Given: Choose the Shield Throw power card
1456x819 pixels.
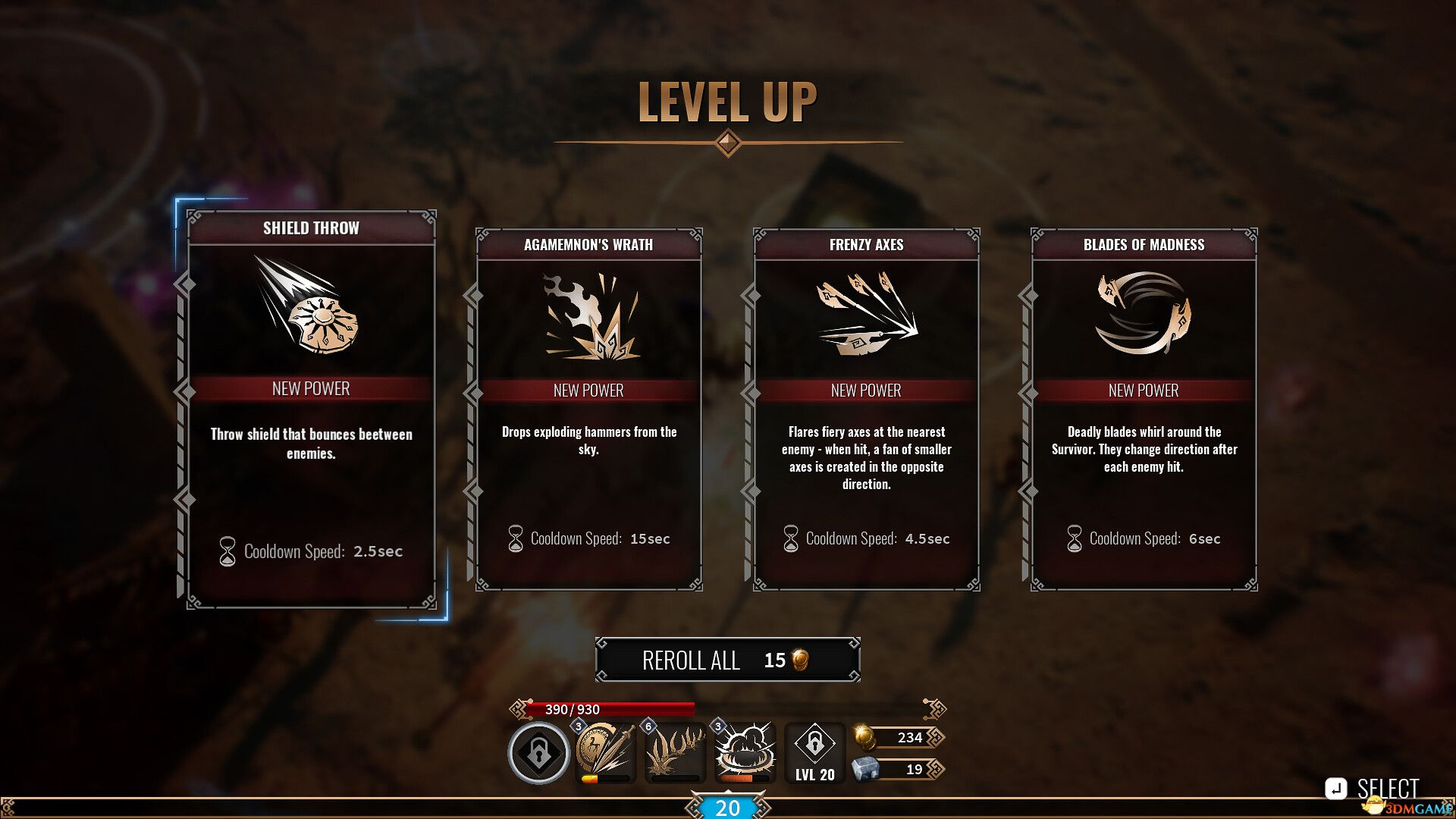Looking at the screenshot, I should (311, 409).
